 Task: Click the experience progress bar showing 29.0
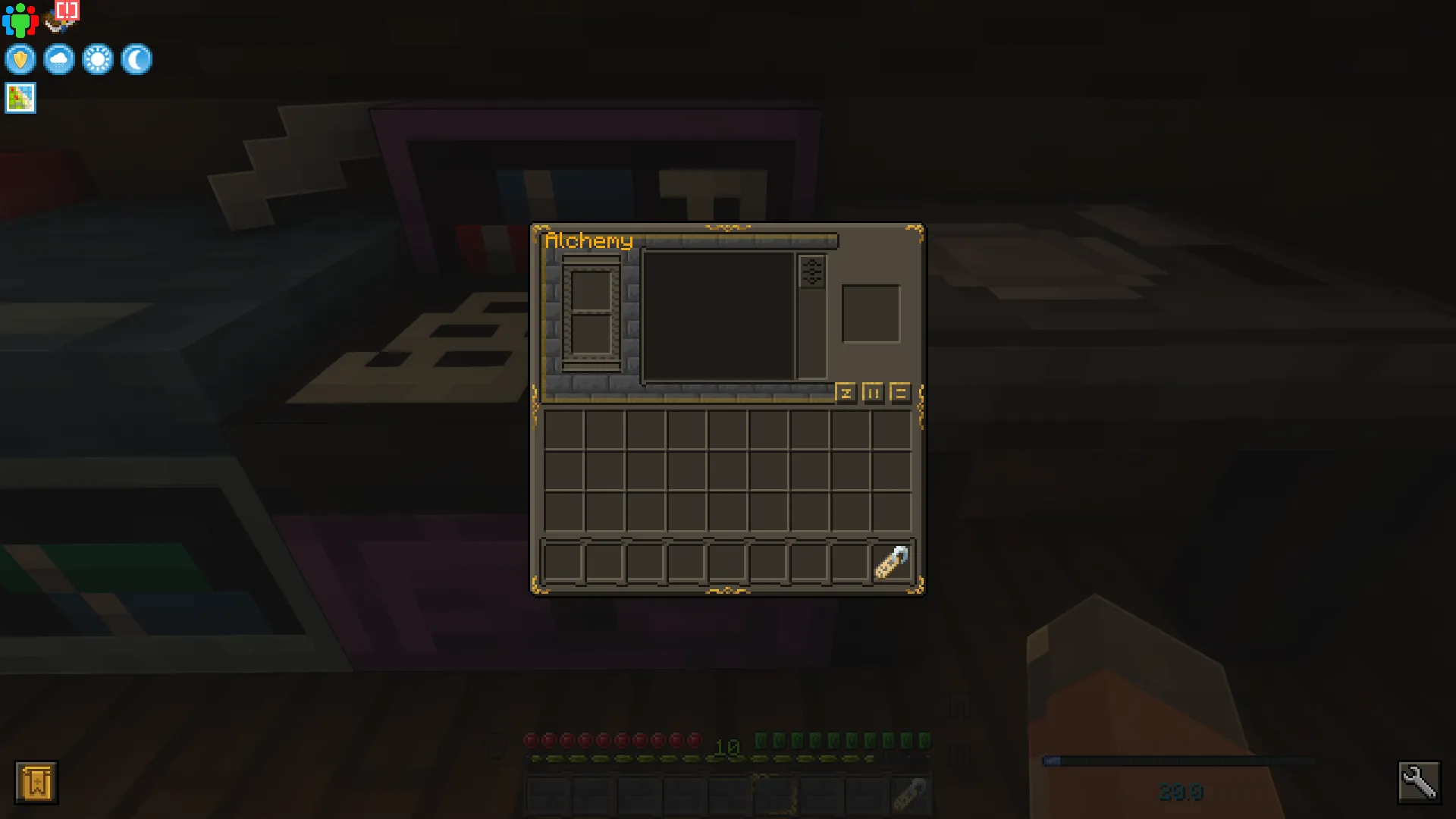click(1181, 758)
